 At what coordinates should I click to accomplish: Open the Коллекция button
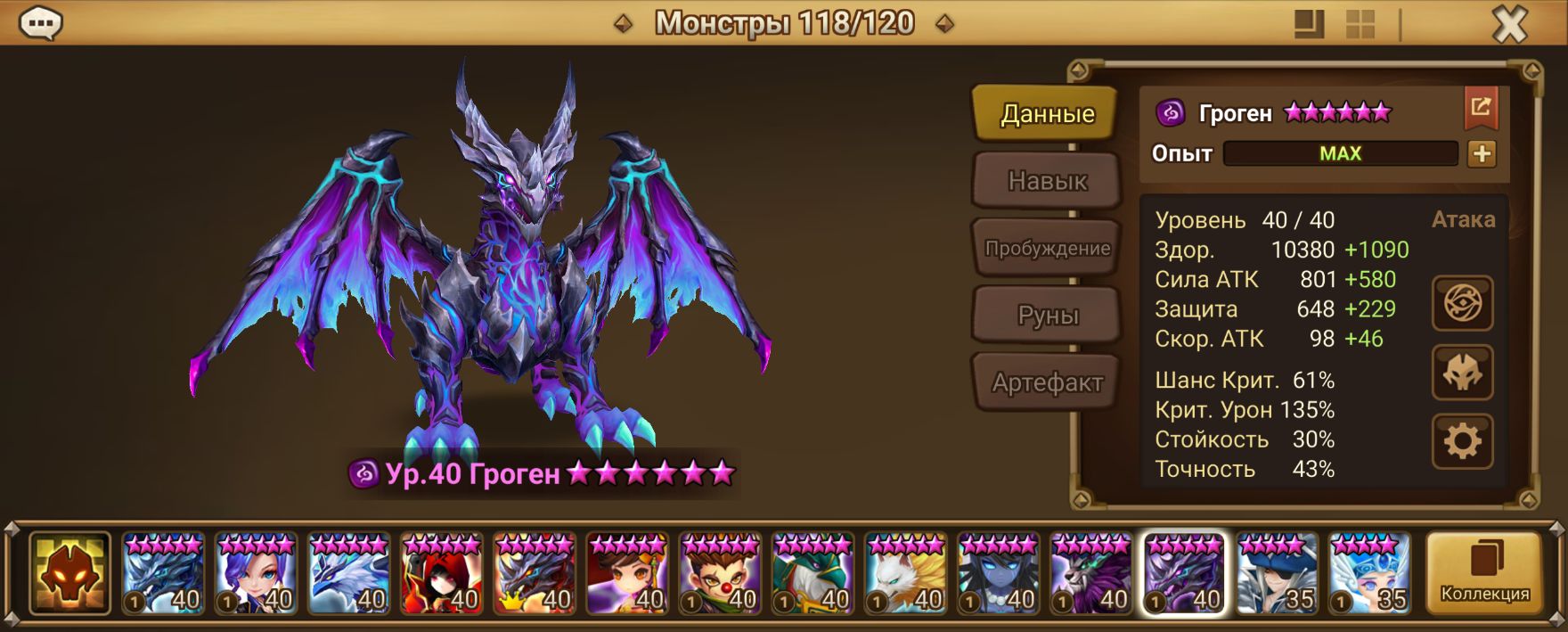coord(1484,573)
